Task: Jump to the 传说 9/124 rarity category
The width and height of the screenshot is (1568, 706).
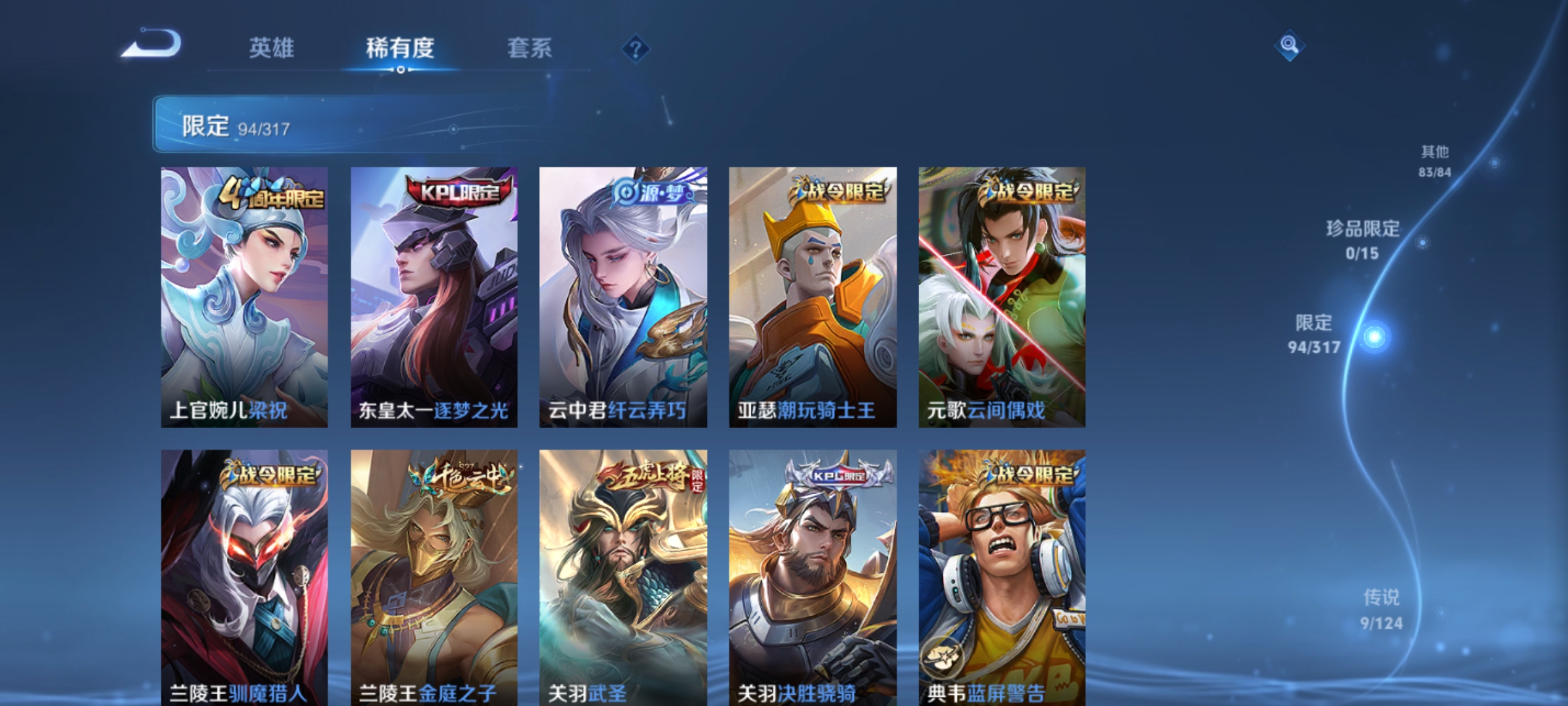Action: 1381,609
